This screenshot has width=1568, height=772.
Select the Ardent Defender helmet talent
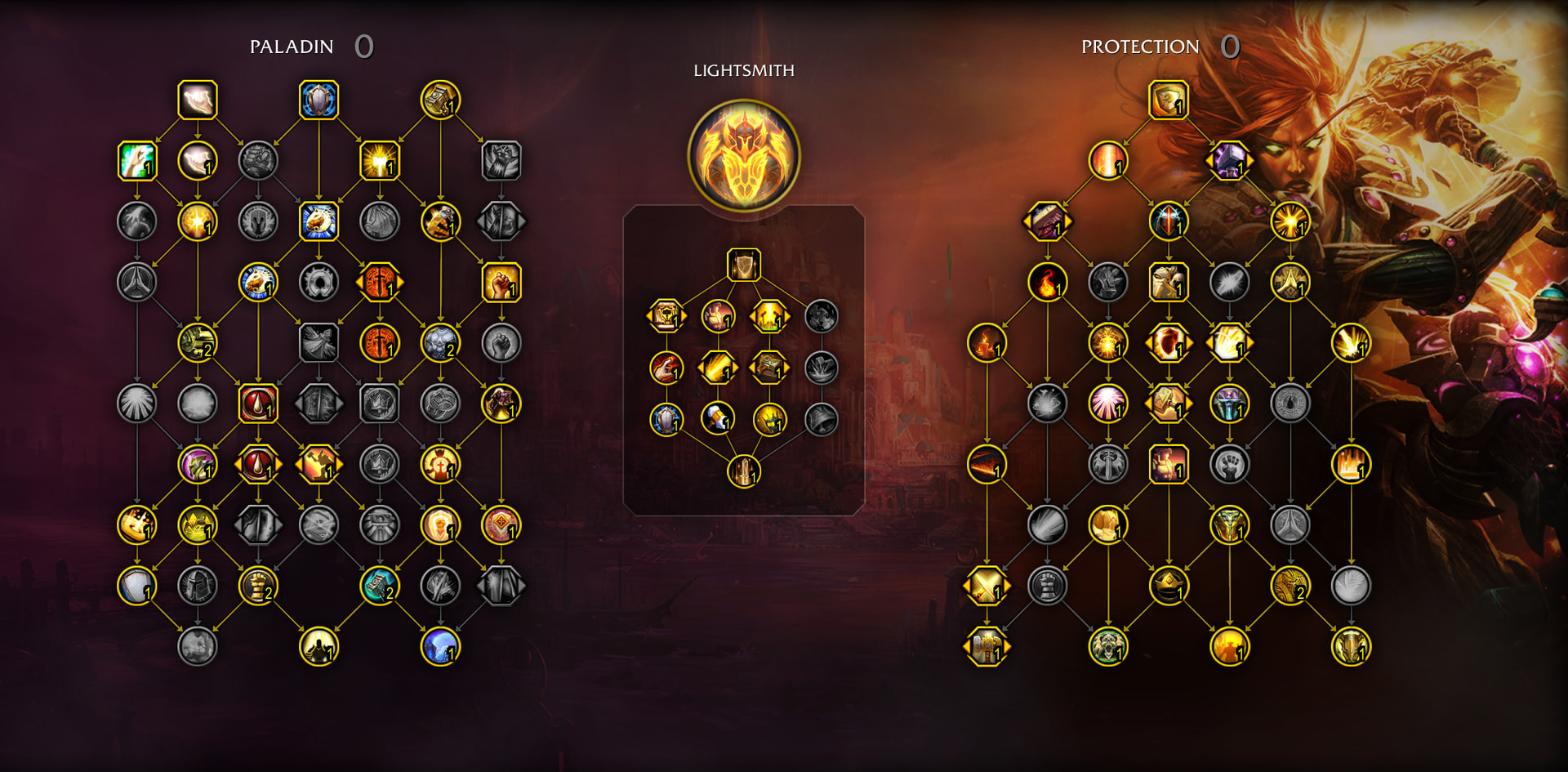pyautogui.click(x=1229, y=525)
